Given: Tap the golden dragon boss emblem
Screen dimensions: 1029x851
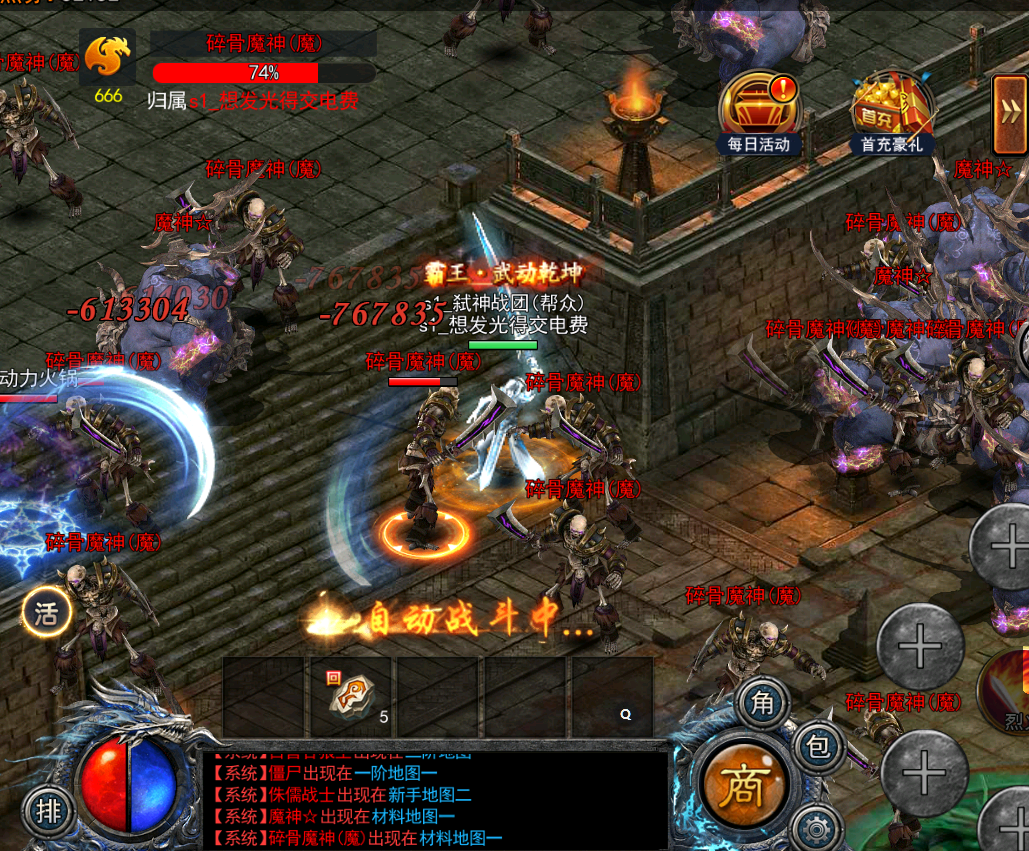Looking at the screenshot, I should tap(107, 59).
